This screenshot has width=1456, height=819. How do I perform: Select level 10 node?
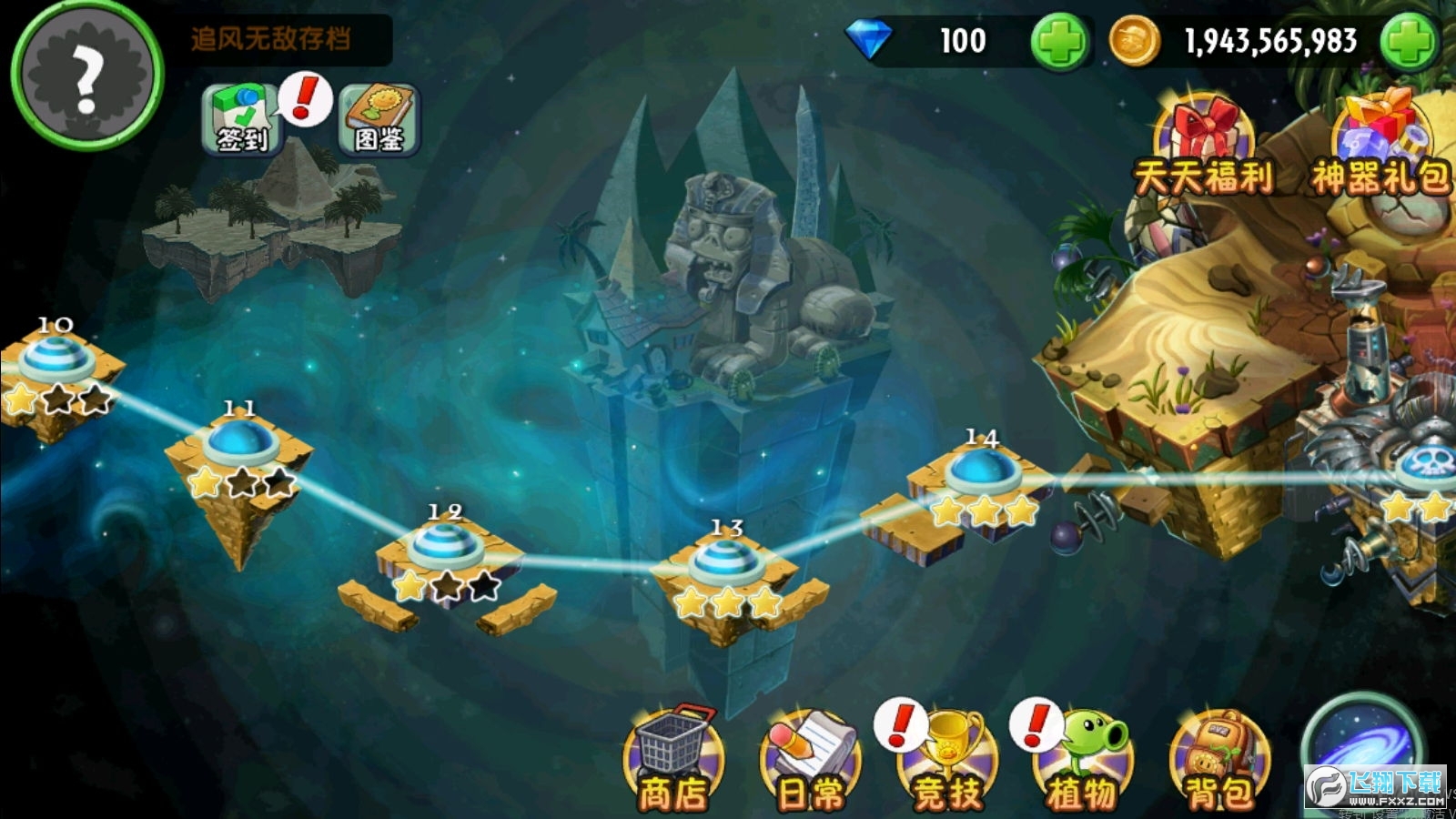(x=56, y=358)
